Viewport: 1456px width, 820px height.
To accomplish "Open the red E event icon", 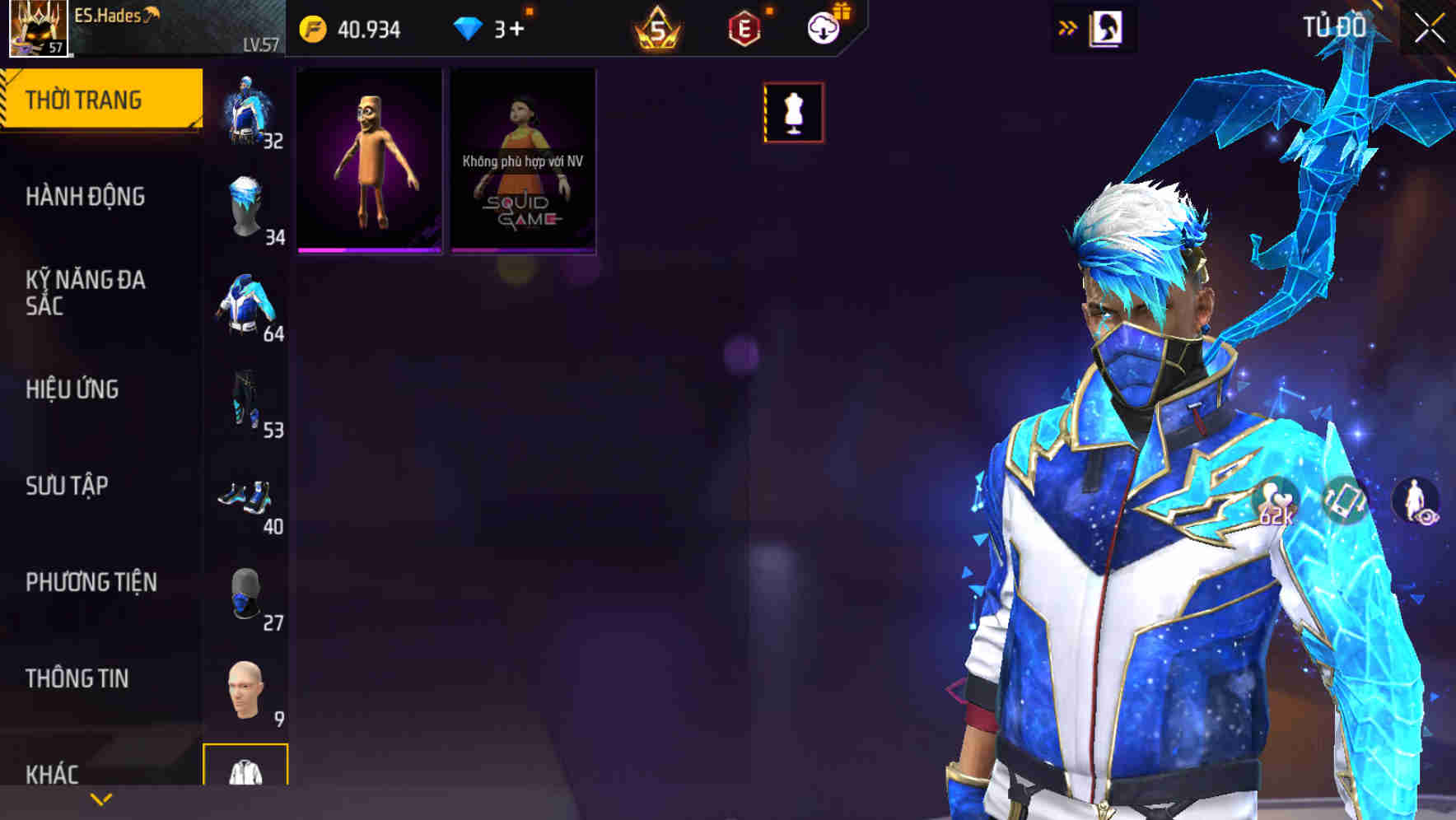I will pos(743,26).
